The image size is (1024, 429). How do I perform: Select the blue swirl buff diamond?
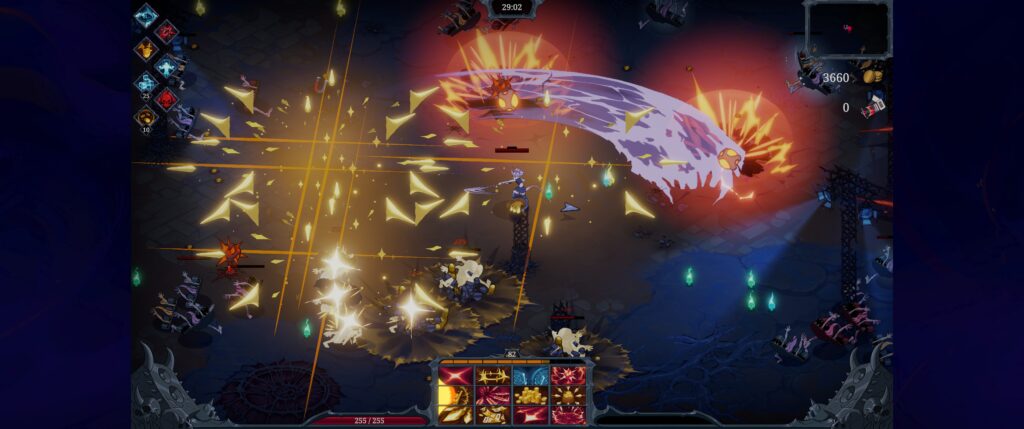coord(146,15)
